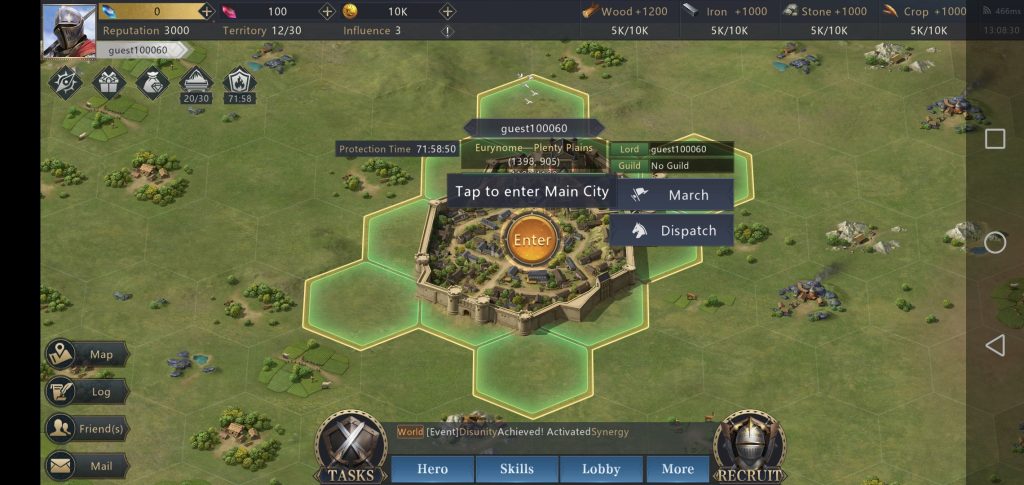Open the Tasks crossed-swords menu
The image size is (1024, 485).
[x=351, y=447]
